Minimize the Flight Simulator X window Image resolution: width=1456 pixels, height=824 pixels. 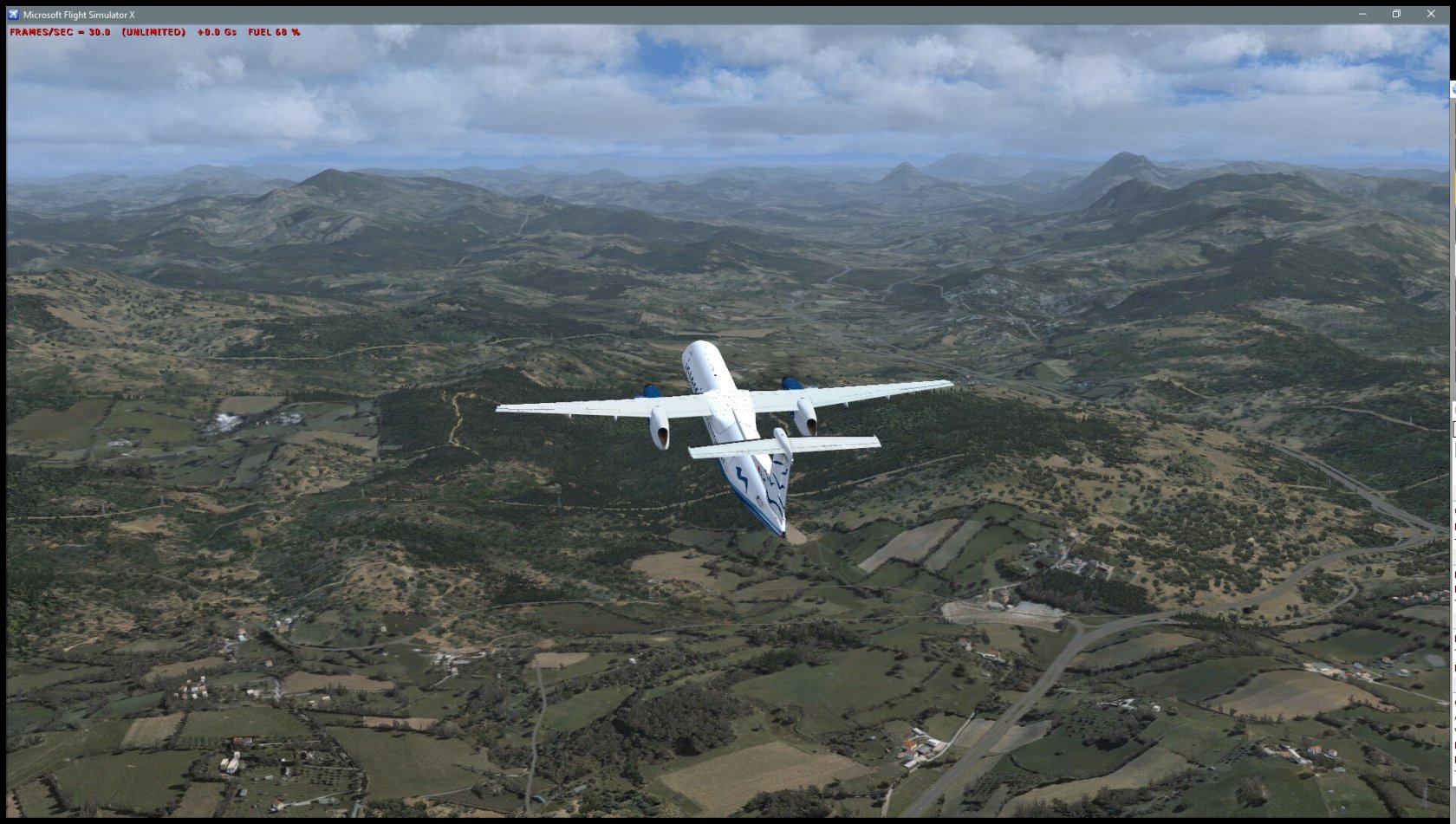coord(1362,14)
